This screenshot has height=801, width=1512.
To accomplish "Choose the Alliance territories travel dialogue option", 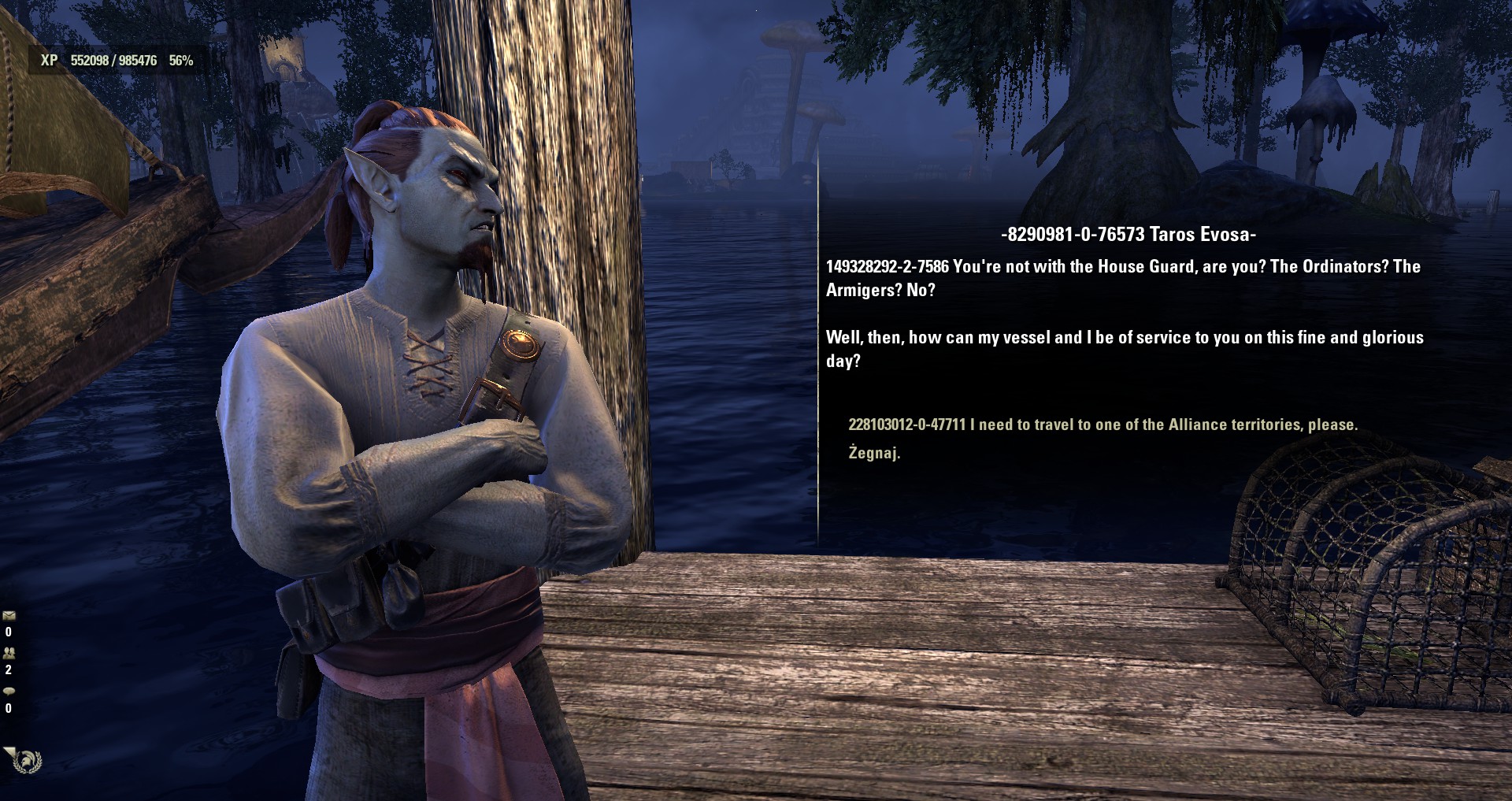I will [x=1102, y=425].
